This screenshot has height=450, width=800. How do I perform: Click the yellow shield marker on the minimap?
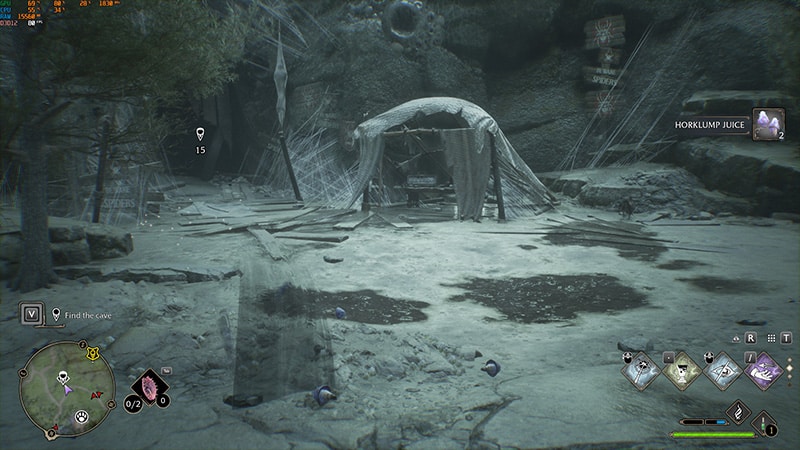click(x=94, y=353)
